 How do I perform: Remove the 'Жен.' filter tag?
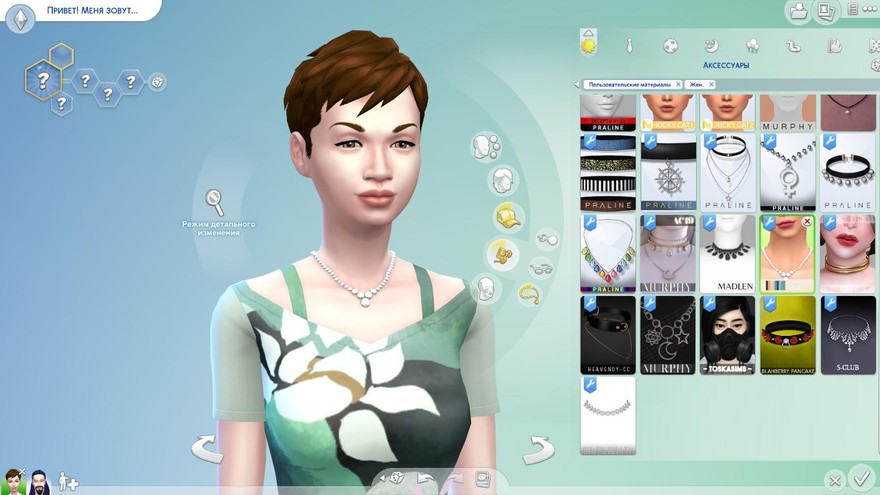711,85
